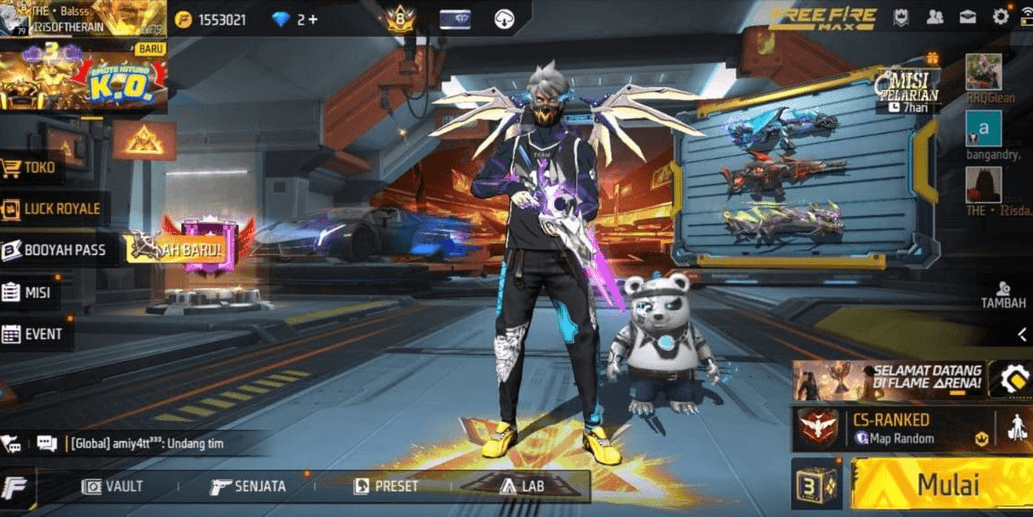Open the mailbox envelope icon
Screen dimensions: 1033x517
coord(967,17)
